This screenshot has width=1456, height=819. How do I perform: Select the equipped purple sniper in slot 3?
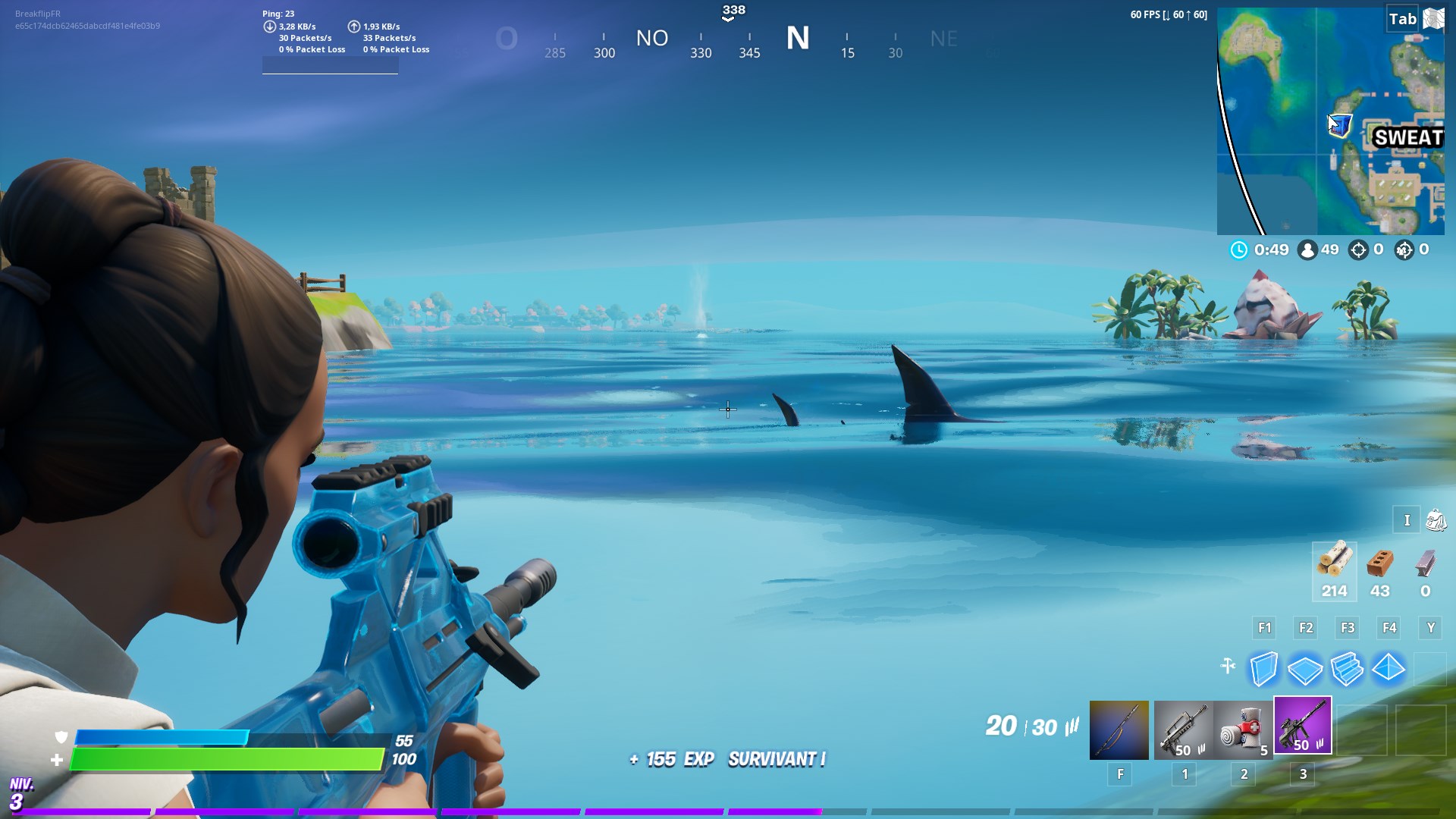point(1303,726)
